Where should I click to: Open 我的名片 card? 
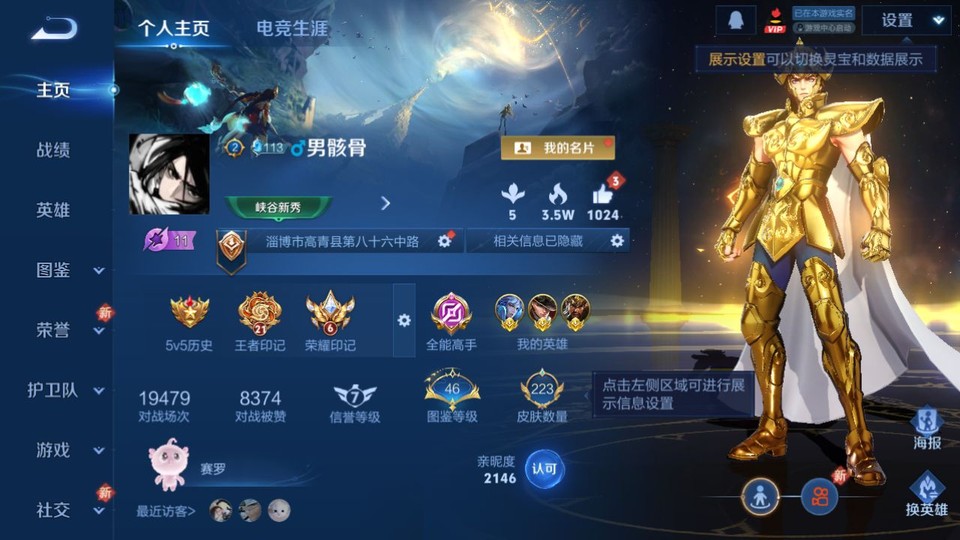point(557,148)
